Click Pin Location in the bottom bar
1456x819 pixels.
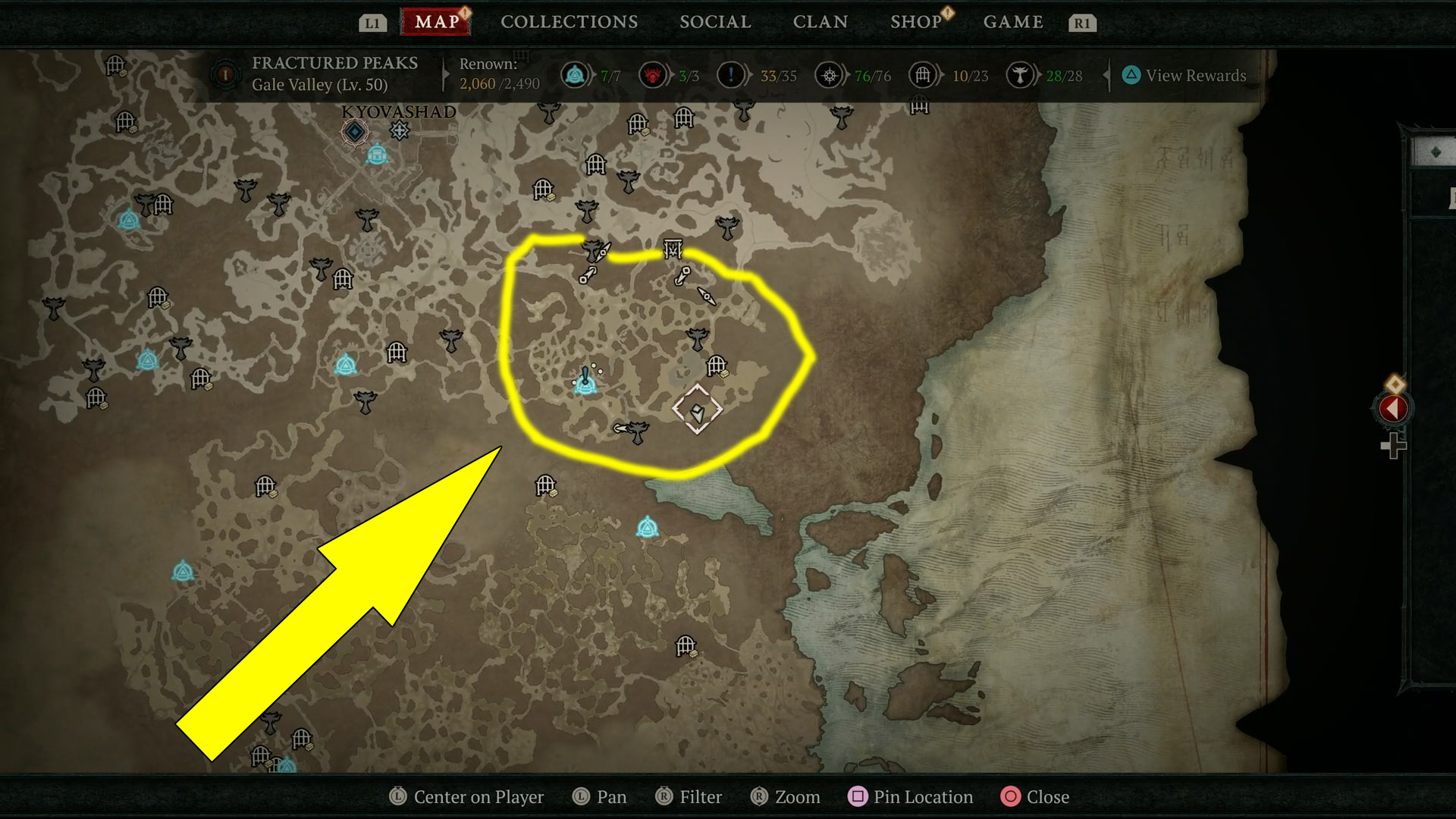click(x=910, y=797)
